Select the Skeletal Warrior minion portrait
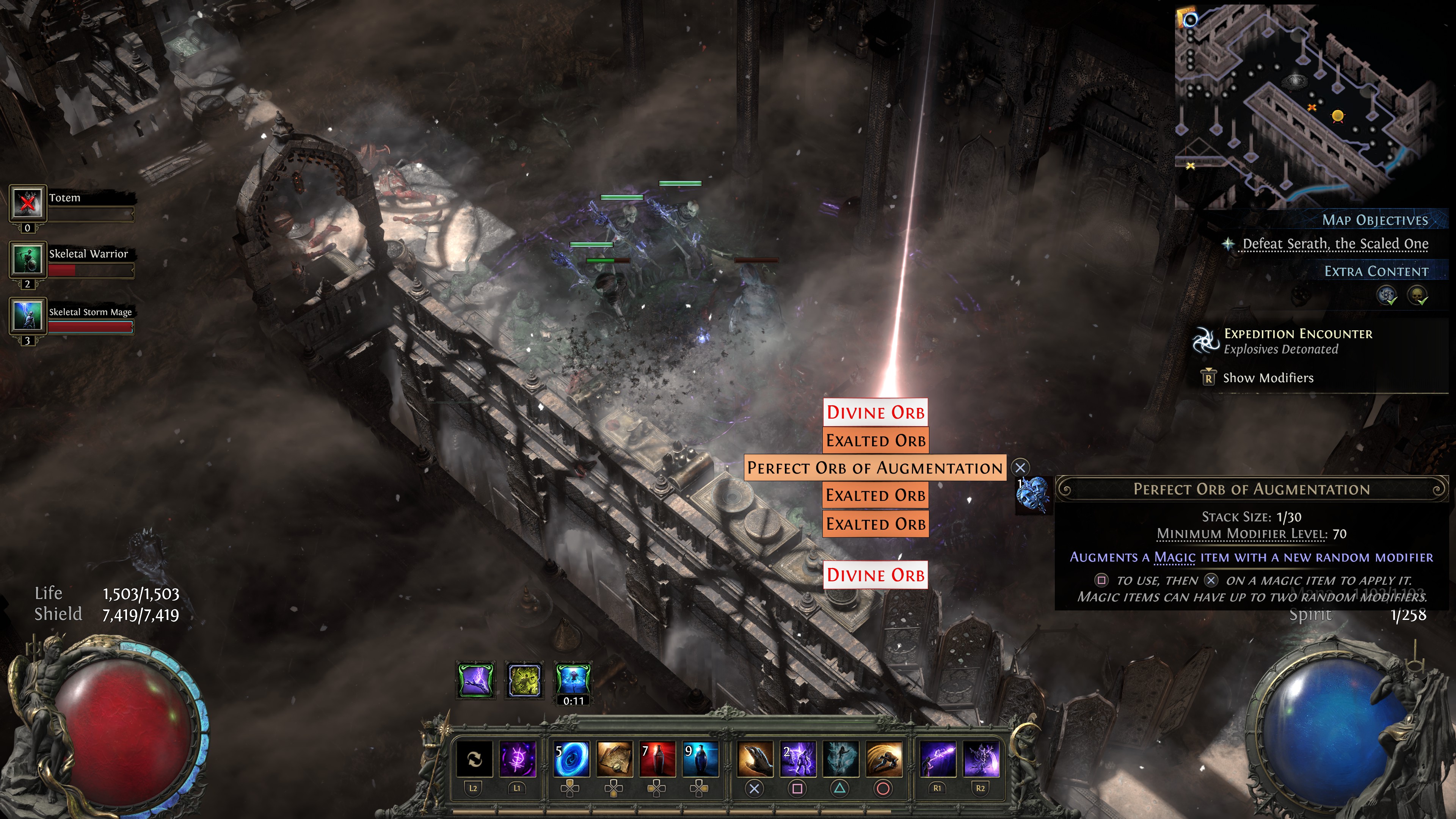 coord(27,259)
